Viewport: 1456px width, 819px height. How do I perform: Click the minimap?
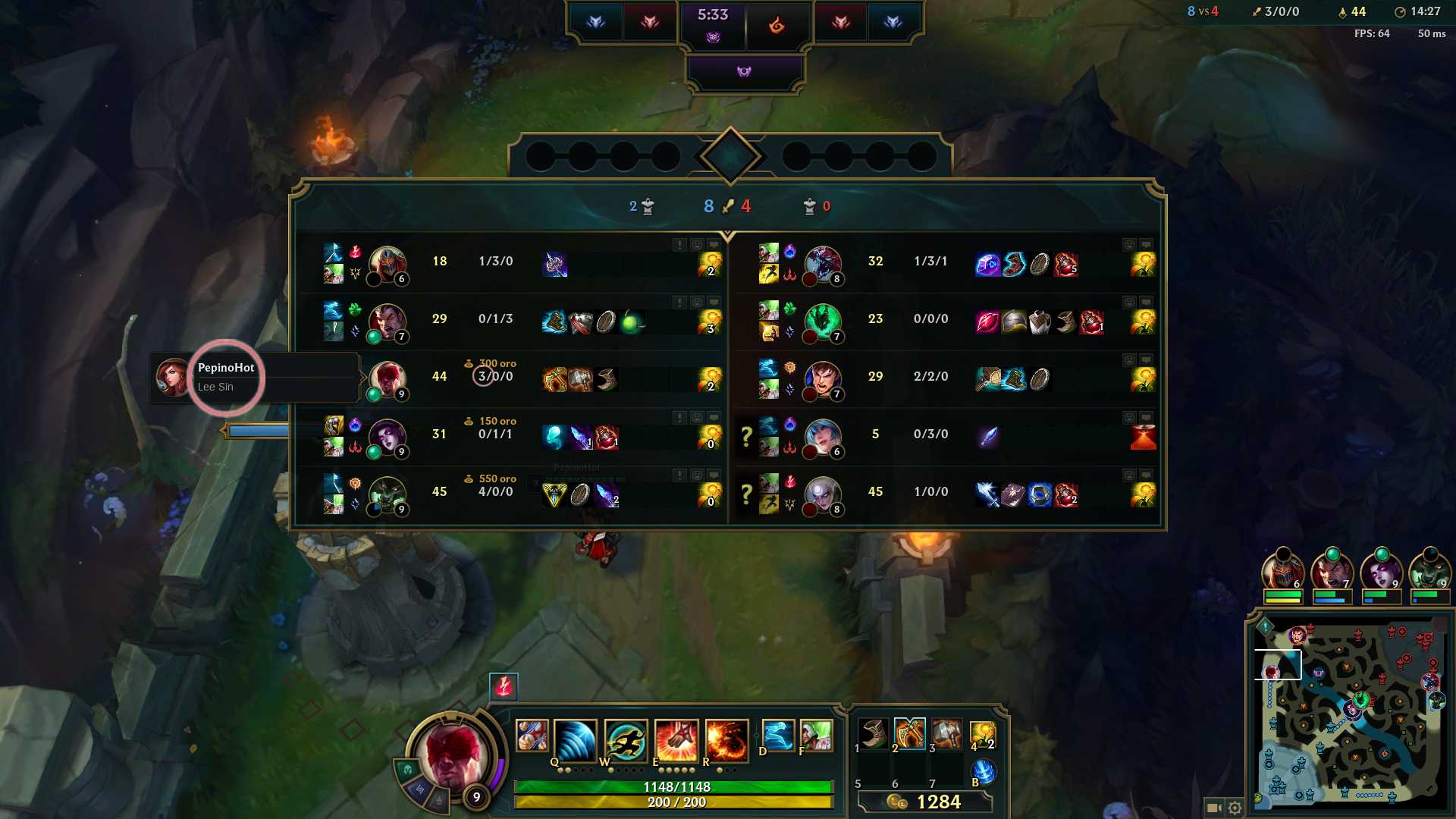(x=1350, y=713)
